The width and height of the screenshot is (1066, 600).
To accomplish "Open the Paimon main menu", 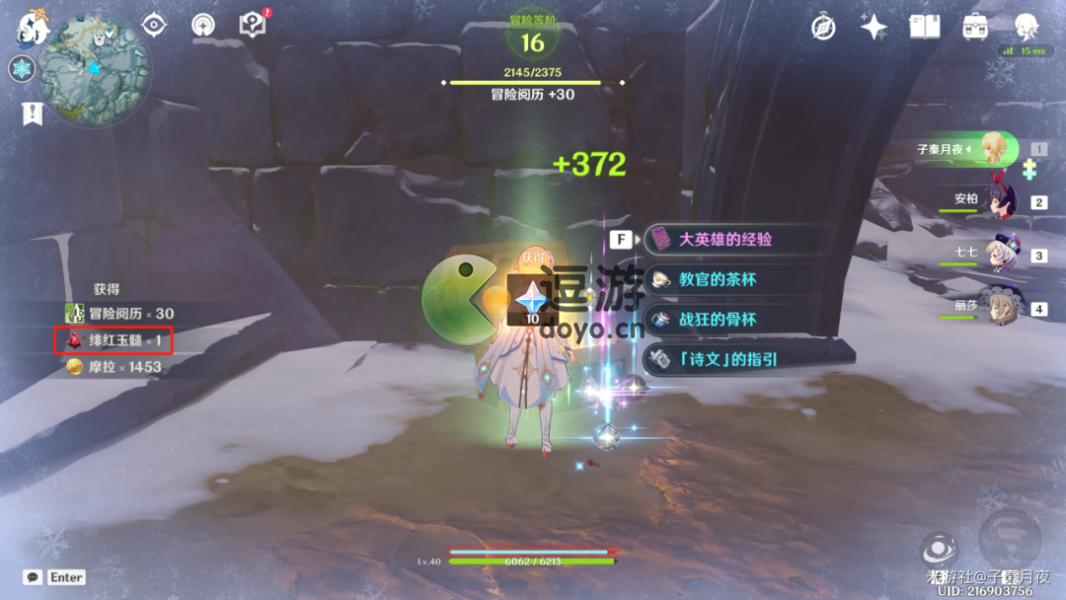I will (x=32, y=28).
